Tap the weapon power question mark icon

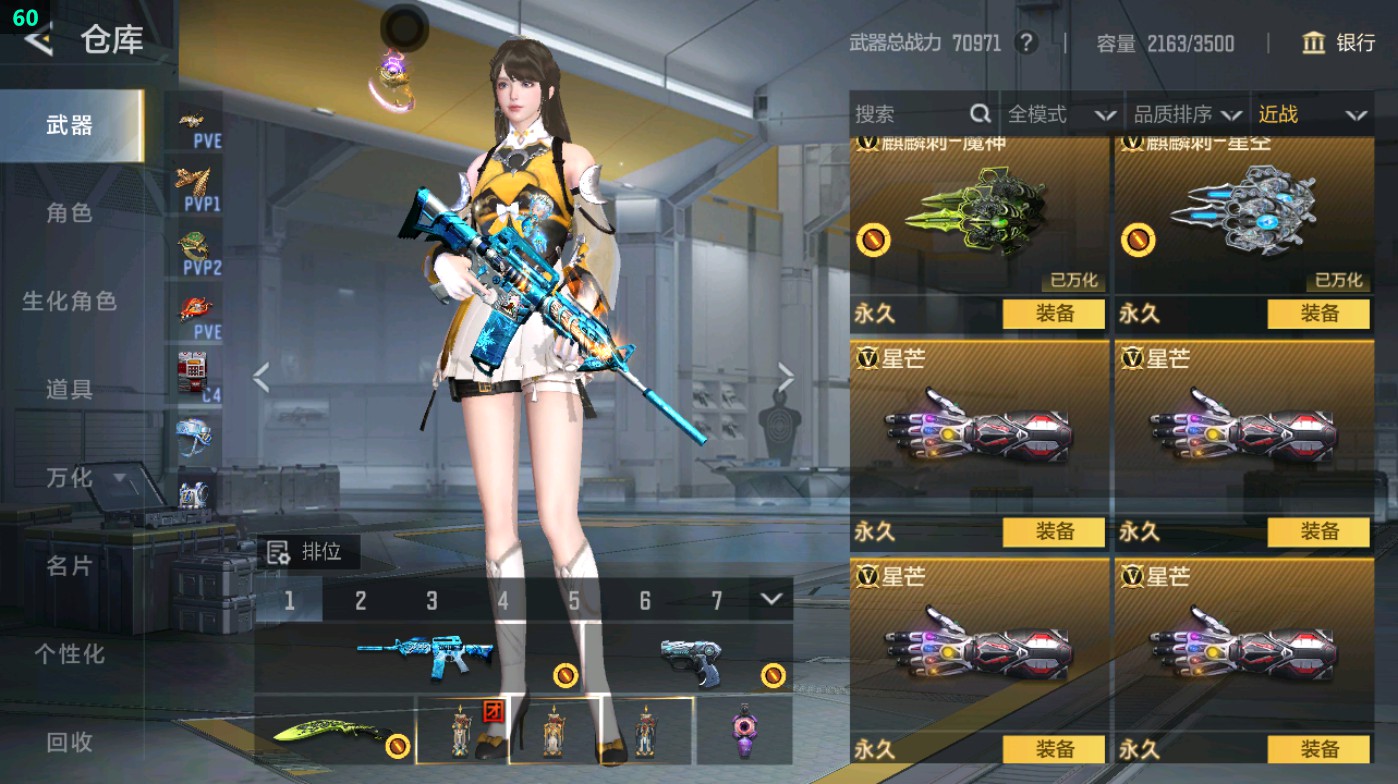(x=1028, y=43)
